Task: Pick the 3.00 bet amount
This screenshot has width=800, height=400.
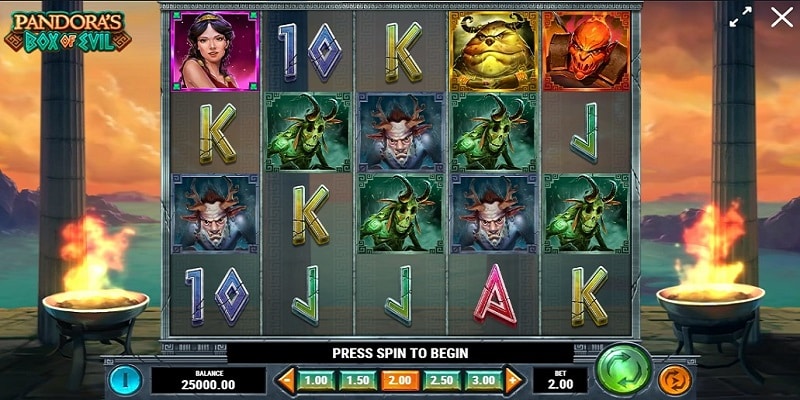Action: click(x=484, y=380)
